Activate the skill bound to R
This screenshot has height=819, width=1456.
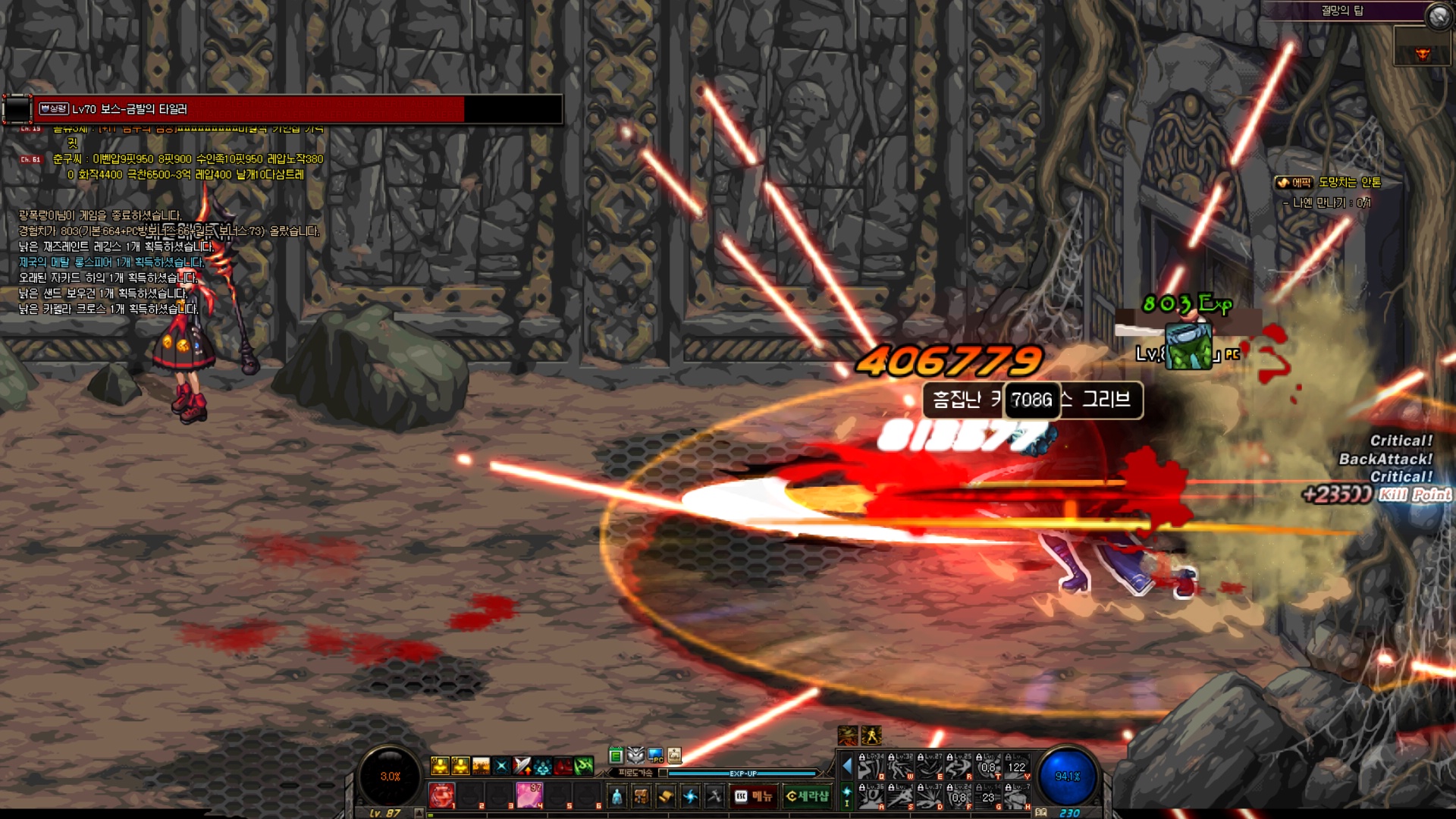tap(959, 767)
